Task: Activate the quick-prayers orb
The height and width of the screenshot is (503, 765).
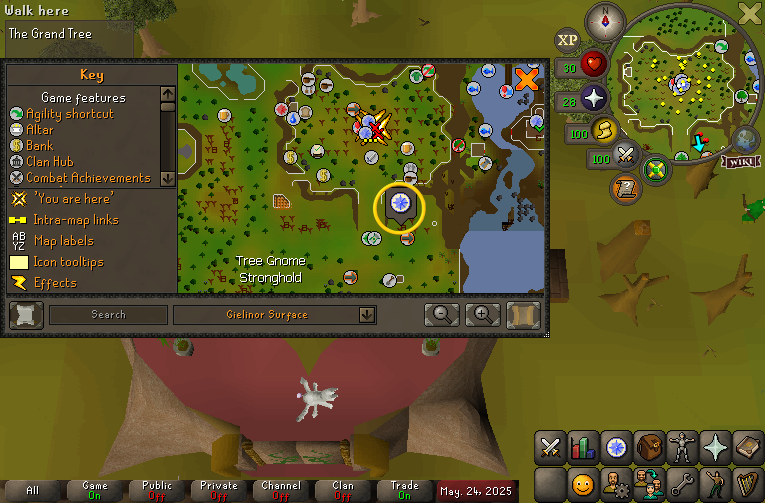Action: click(x=596, y=99)
